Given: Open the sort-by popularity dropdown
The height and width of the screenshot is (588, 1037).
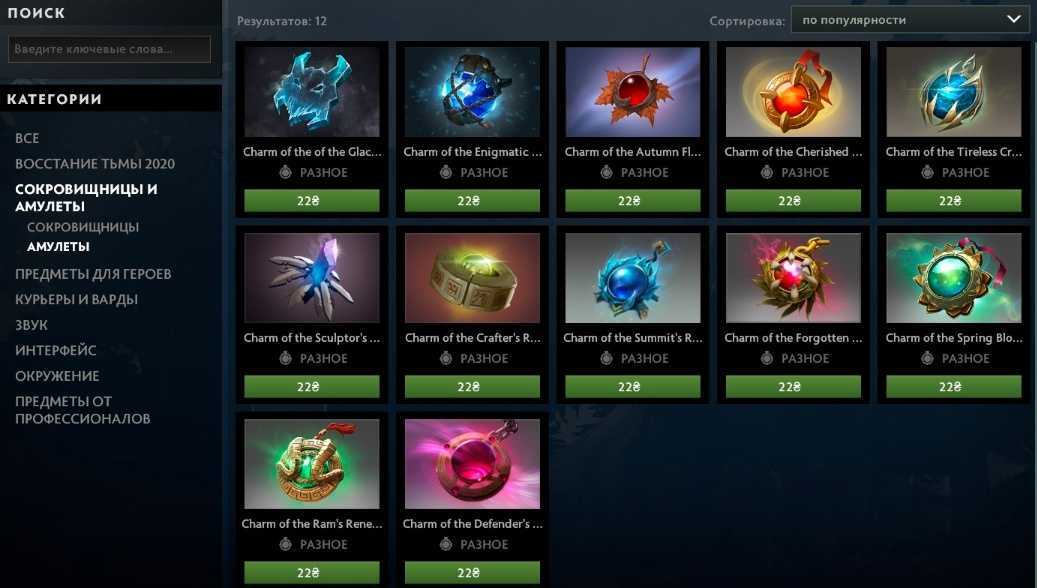Looking at the screenshot, I should (x=909, y=19).
